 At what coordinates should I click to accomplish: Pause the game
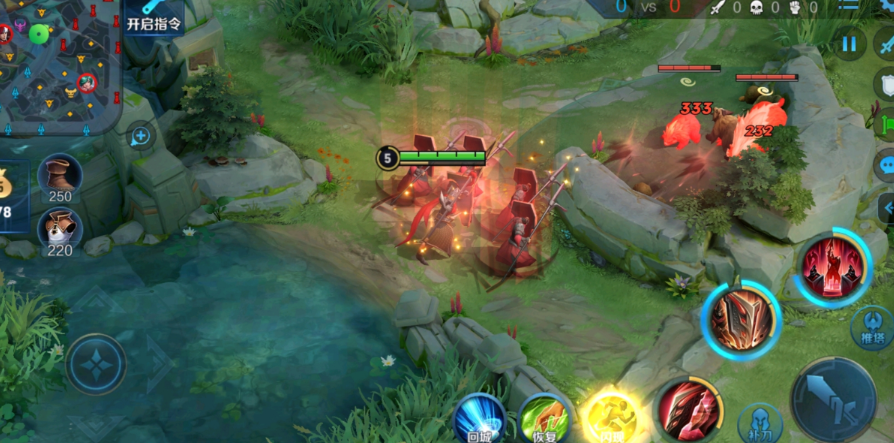click(848, 43)
